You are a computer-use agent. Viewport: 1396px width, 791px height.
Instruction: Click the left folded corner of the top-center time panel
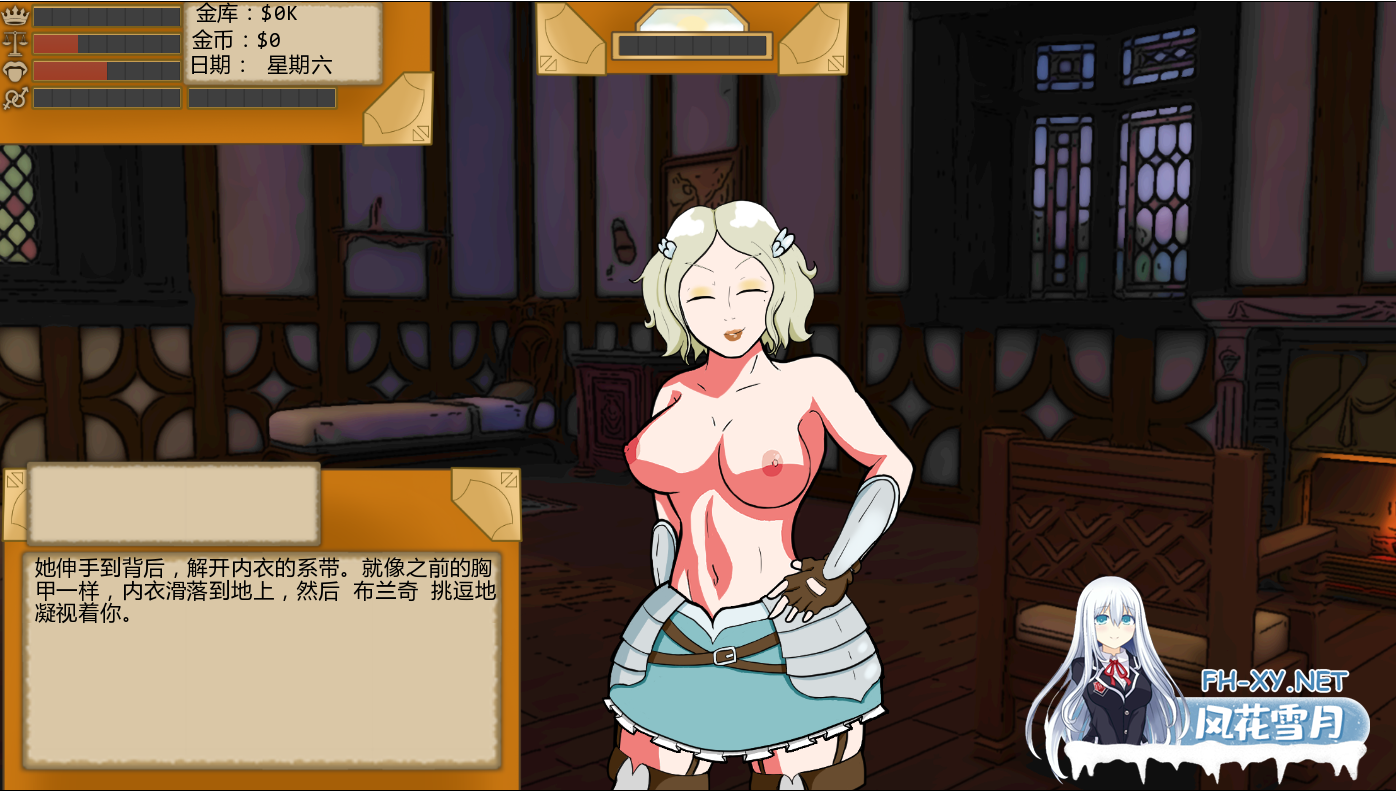pos(571,39)
